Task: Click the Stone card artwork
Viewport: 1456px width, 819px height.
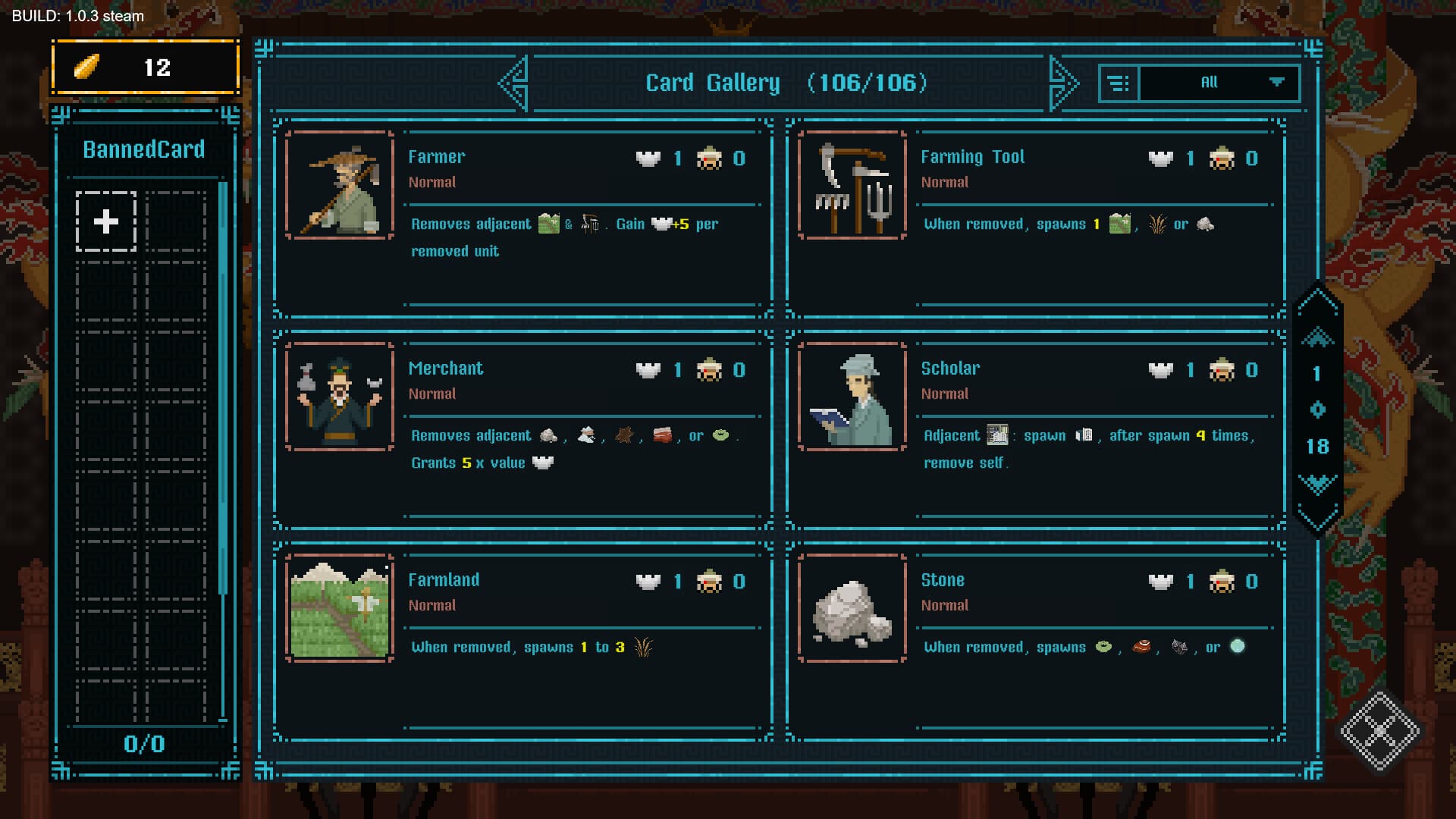Action: (852, 608)
